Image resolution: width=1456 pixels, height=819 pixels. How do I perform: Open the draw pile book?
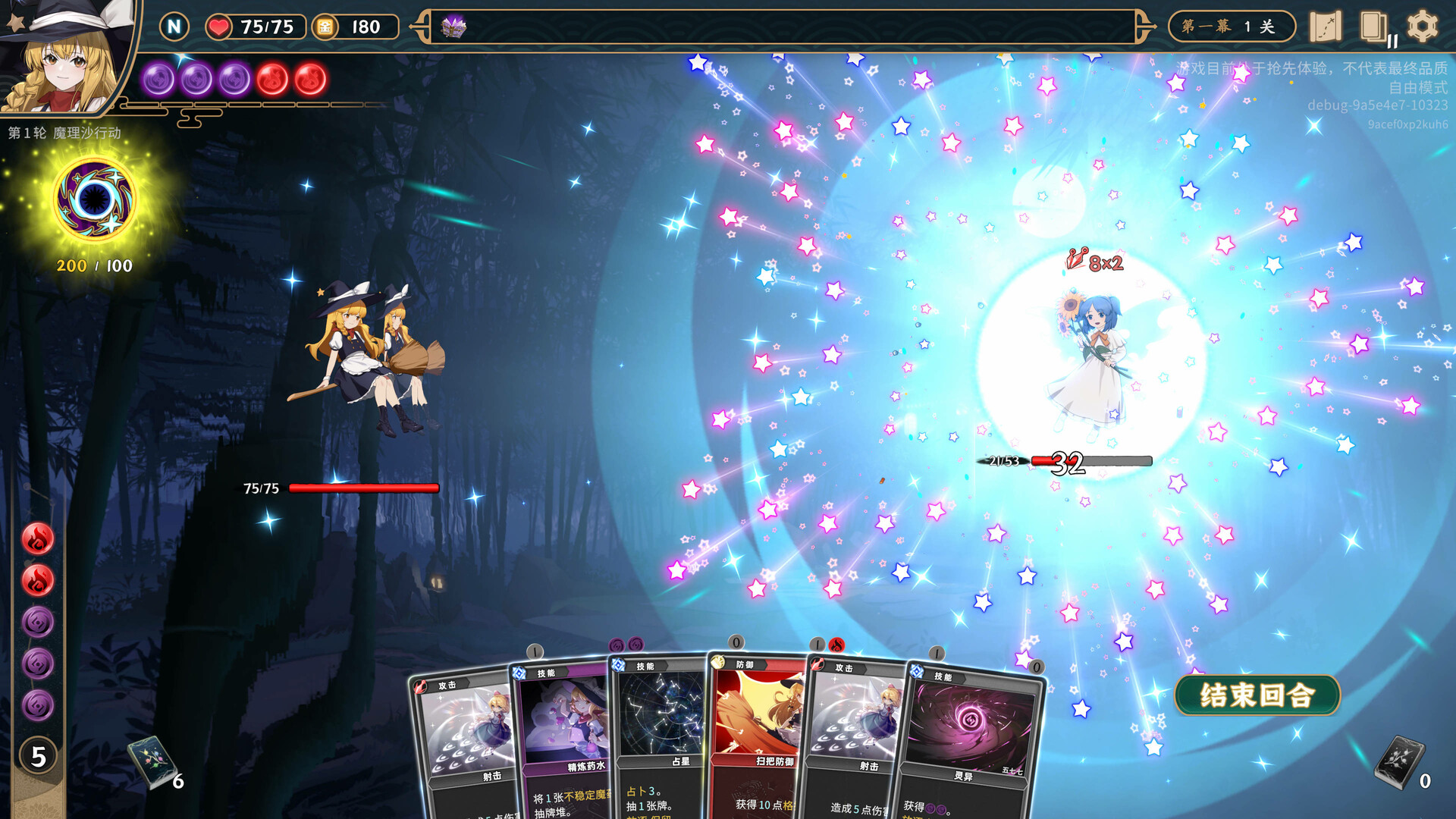click(x=151, y=761)
